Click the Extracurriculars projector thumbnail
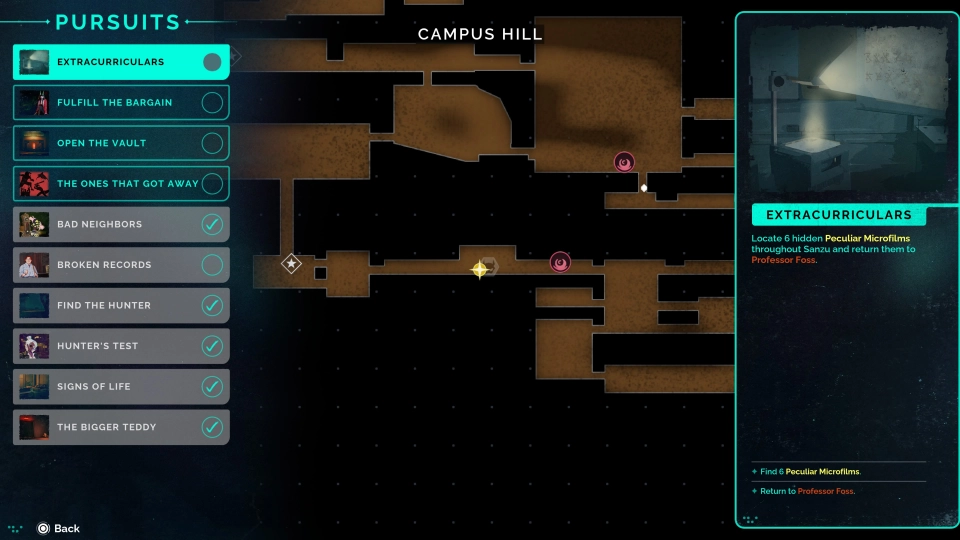The height and width of the screenshot is (540, 960). pyautogui.click(x=846, y=109)
